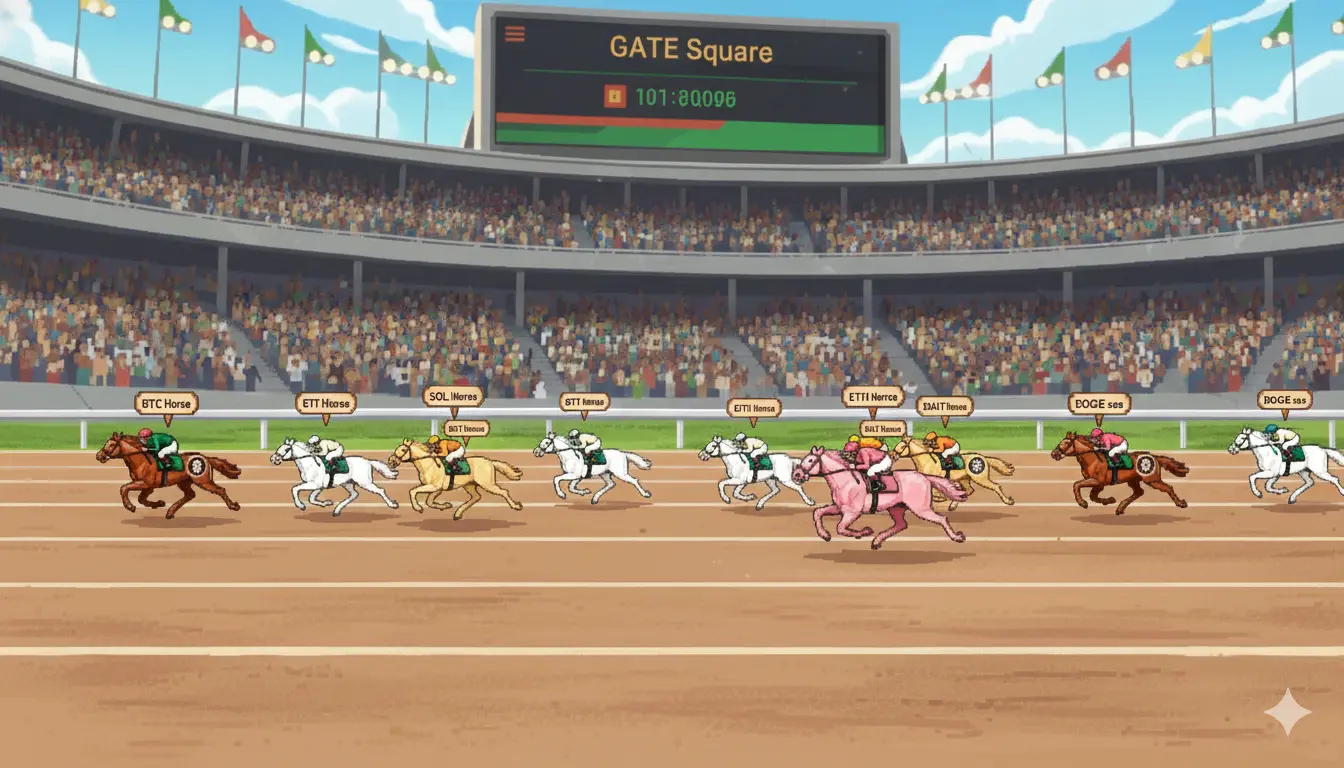Click the white sparkle icon in the corner
The image size is (1344, 768).
point(1287,712)
